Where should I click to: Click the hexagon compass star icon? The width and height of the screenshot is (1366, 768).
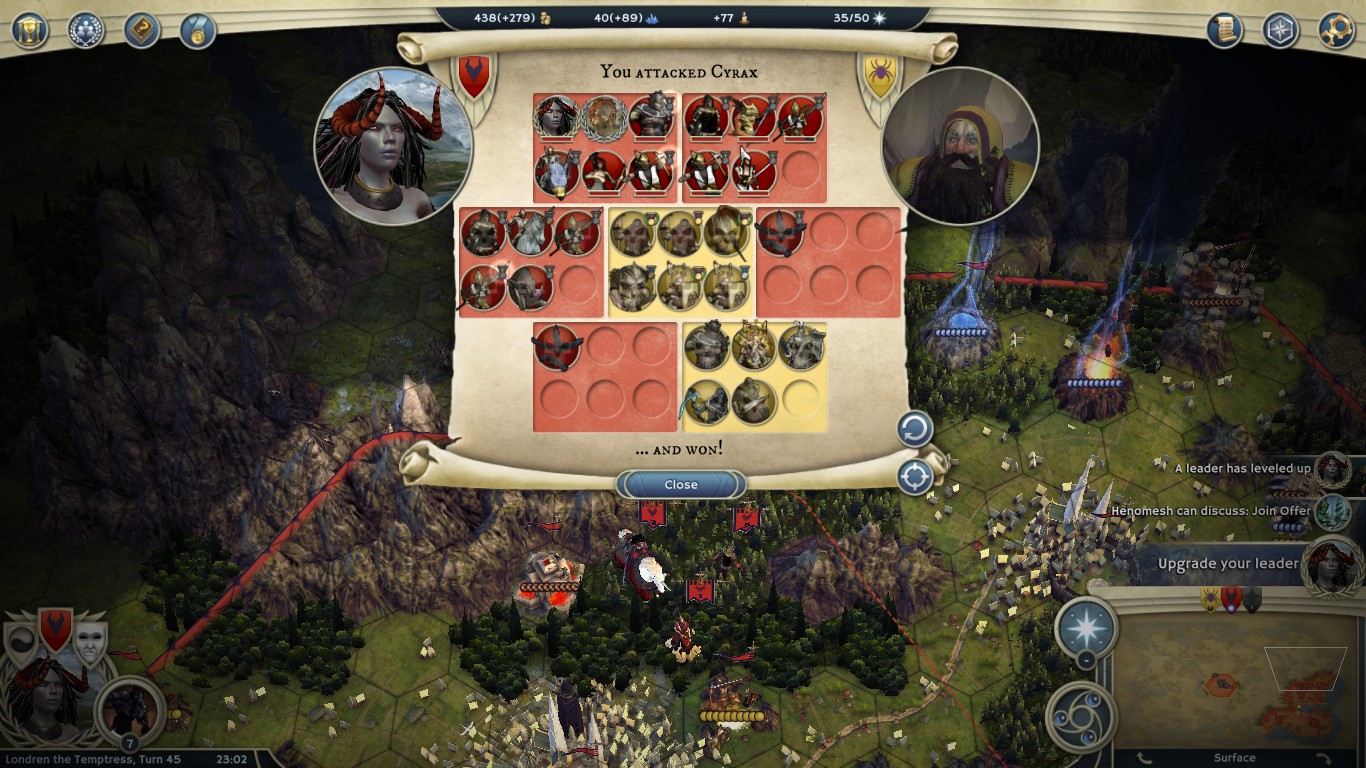click(1280, 30)
